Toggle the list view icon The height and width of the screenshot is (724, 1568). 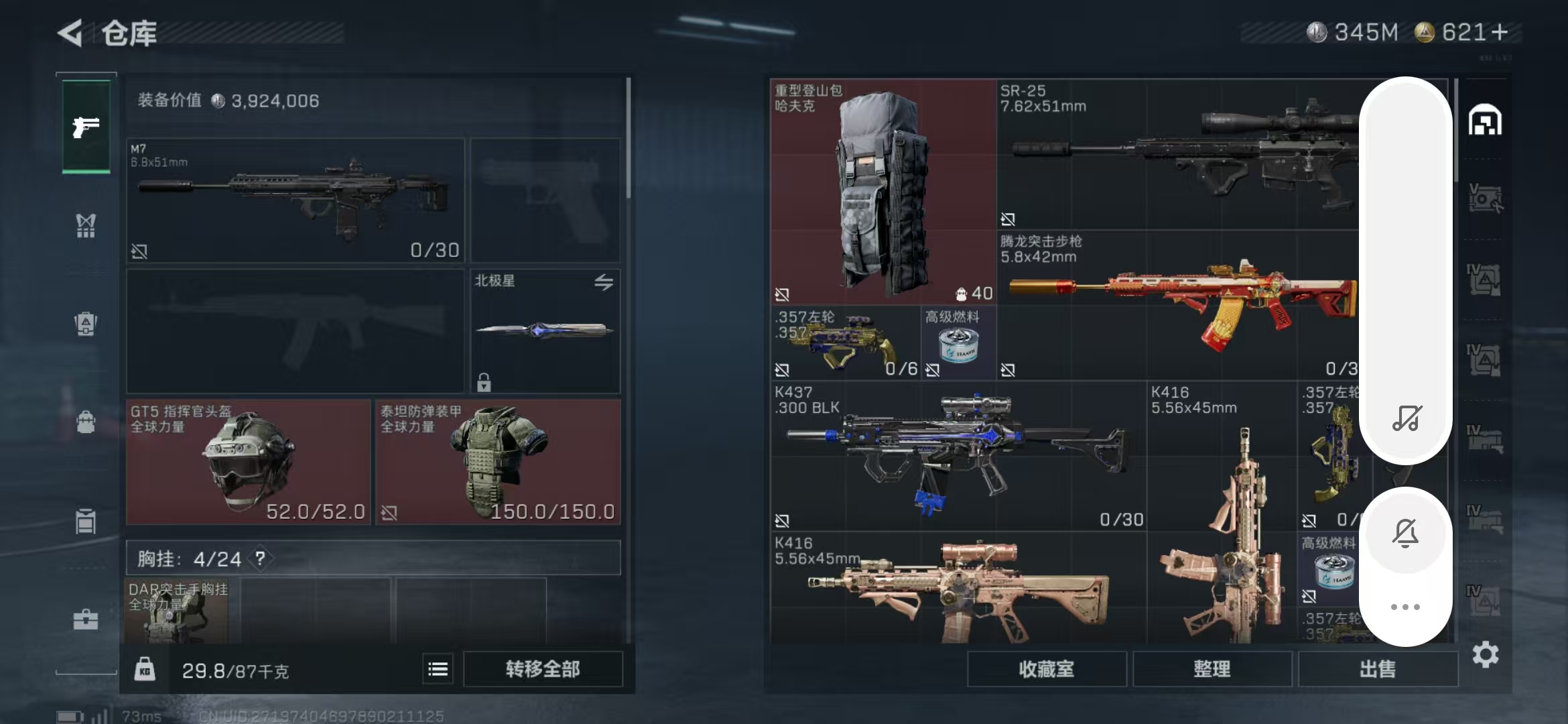[x=438, y=669]
